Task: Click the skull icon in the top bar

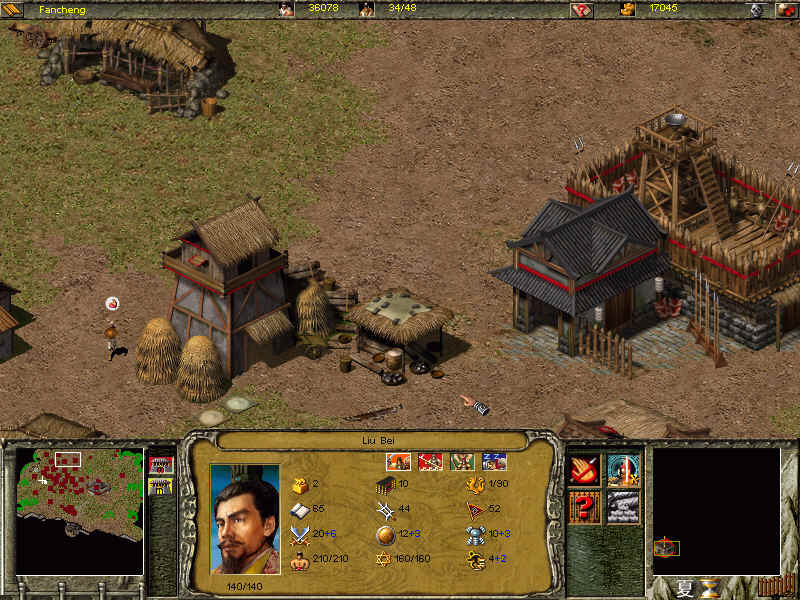Action: pyautogui.click(x=757, y=9)
